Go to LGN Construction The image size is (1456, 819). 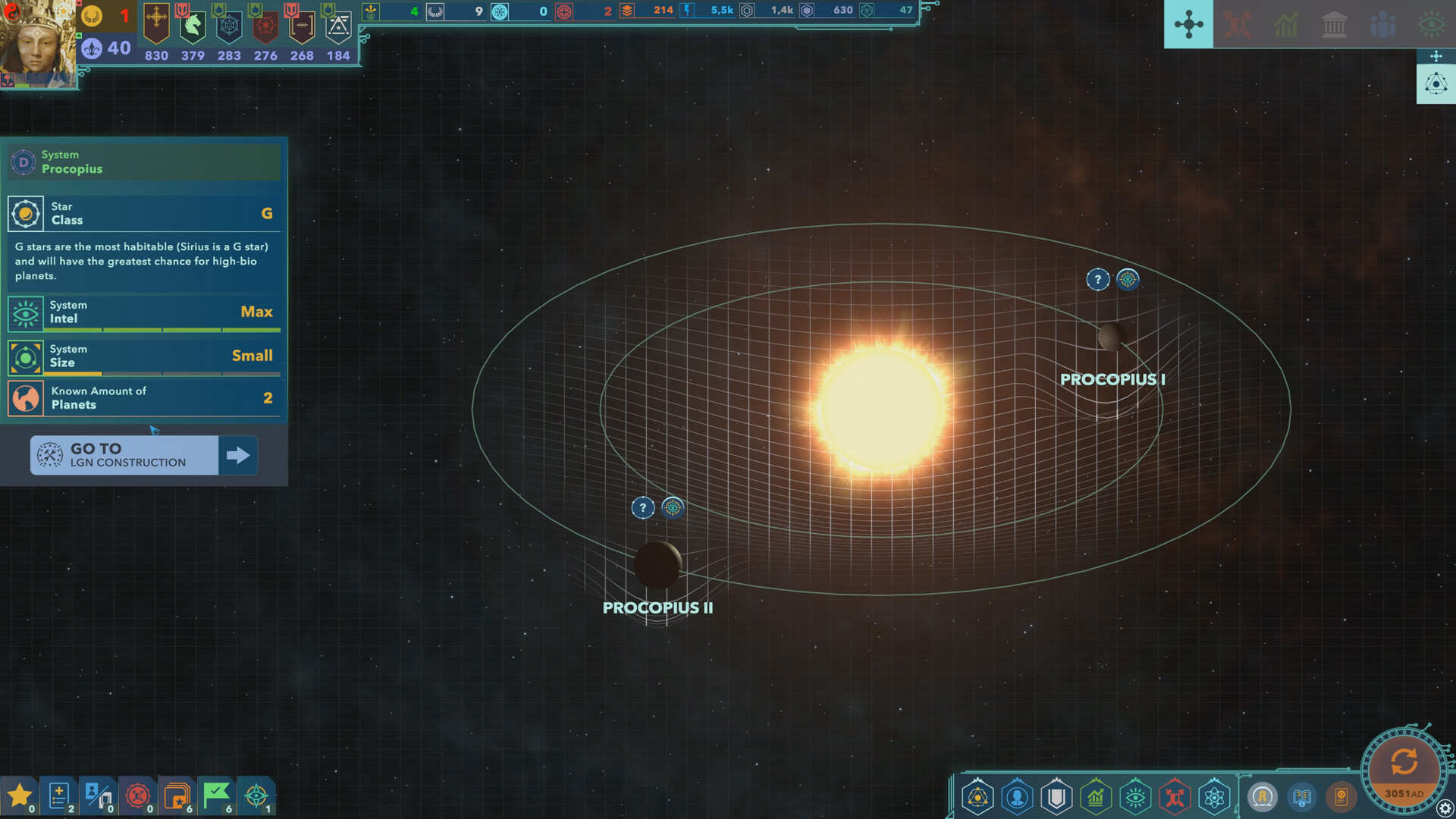[x=143, y=455]
